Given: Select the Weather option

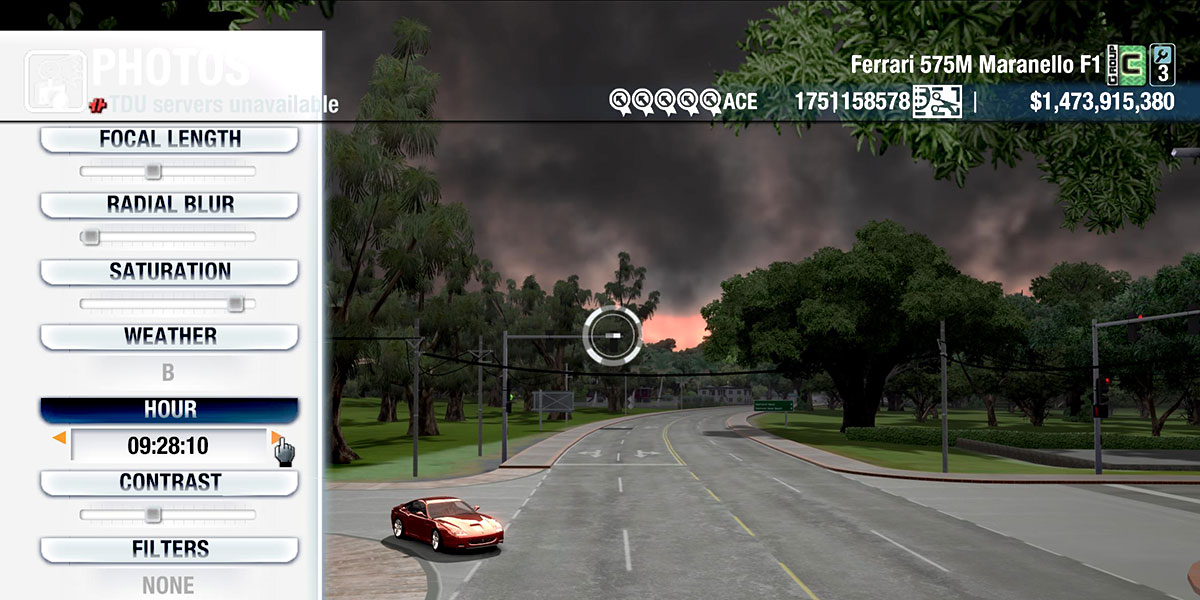Looking at the screenshot, I should pyautogui.click(x=169, y=336).
